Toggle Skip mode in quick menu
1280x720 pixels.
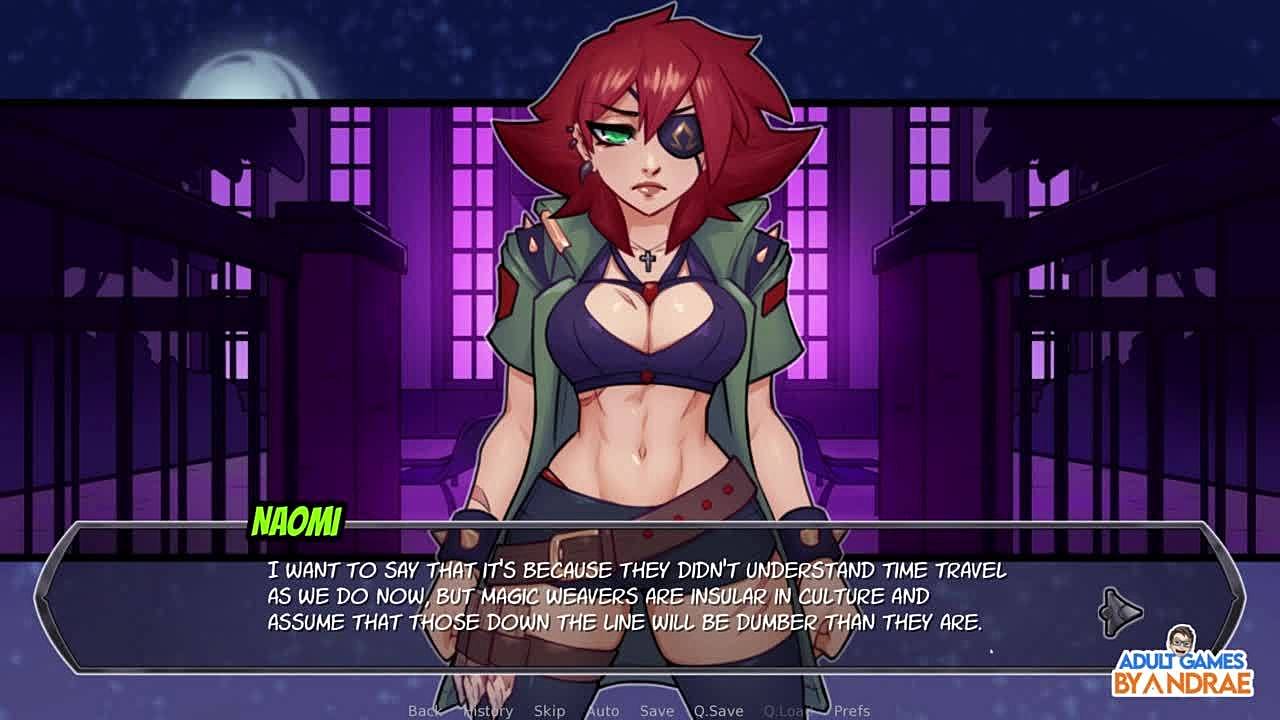(x=549, y=711)
